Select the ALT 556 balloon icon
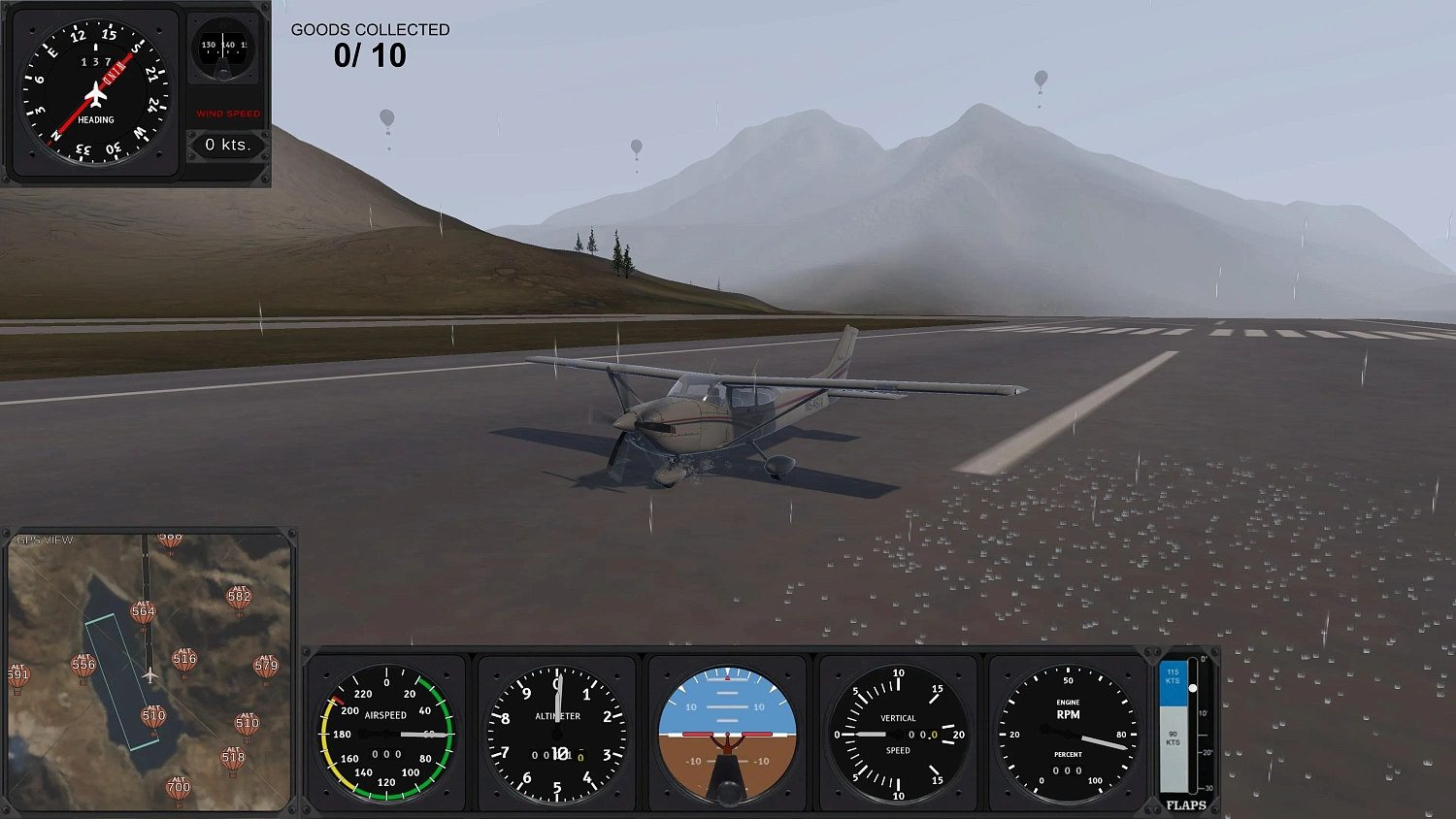This screenshot has width=1456, height=819. coord(83,662)
